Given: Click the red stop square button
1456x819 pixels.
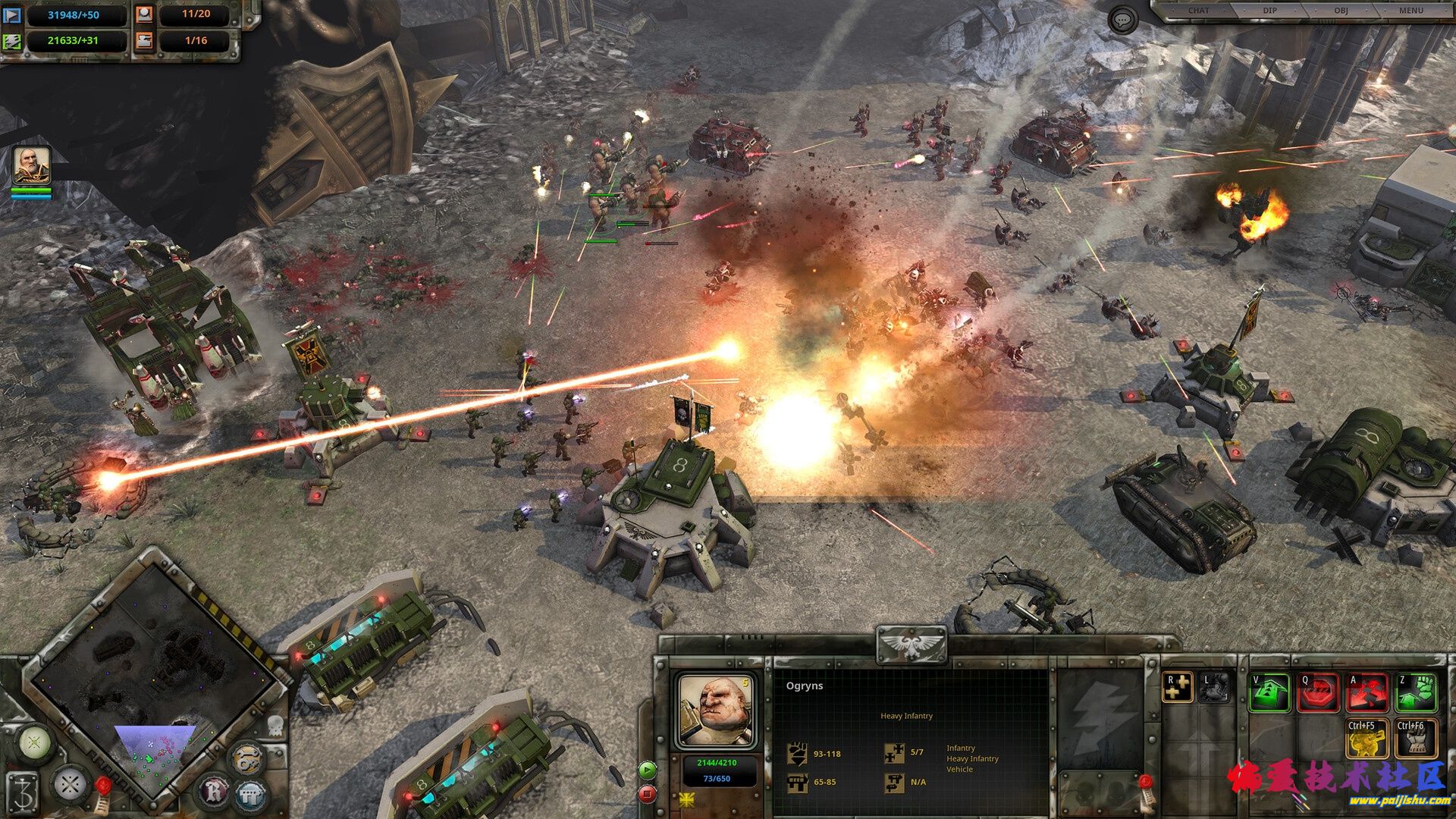Looking at the screenshot, I should pos(647,794).
